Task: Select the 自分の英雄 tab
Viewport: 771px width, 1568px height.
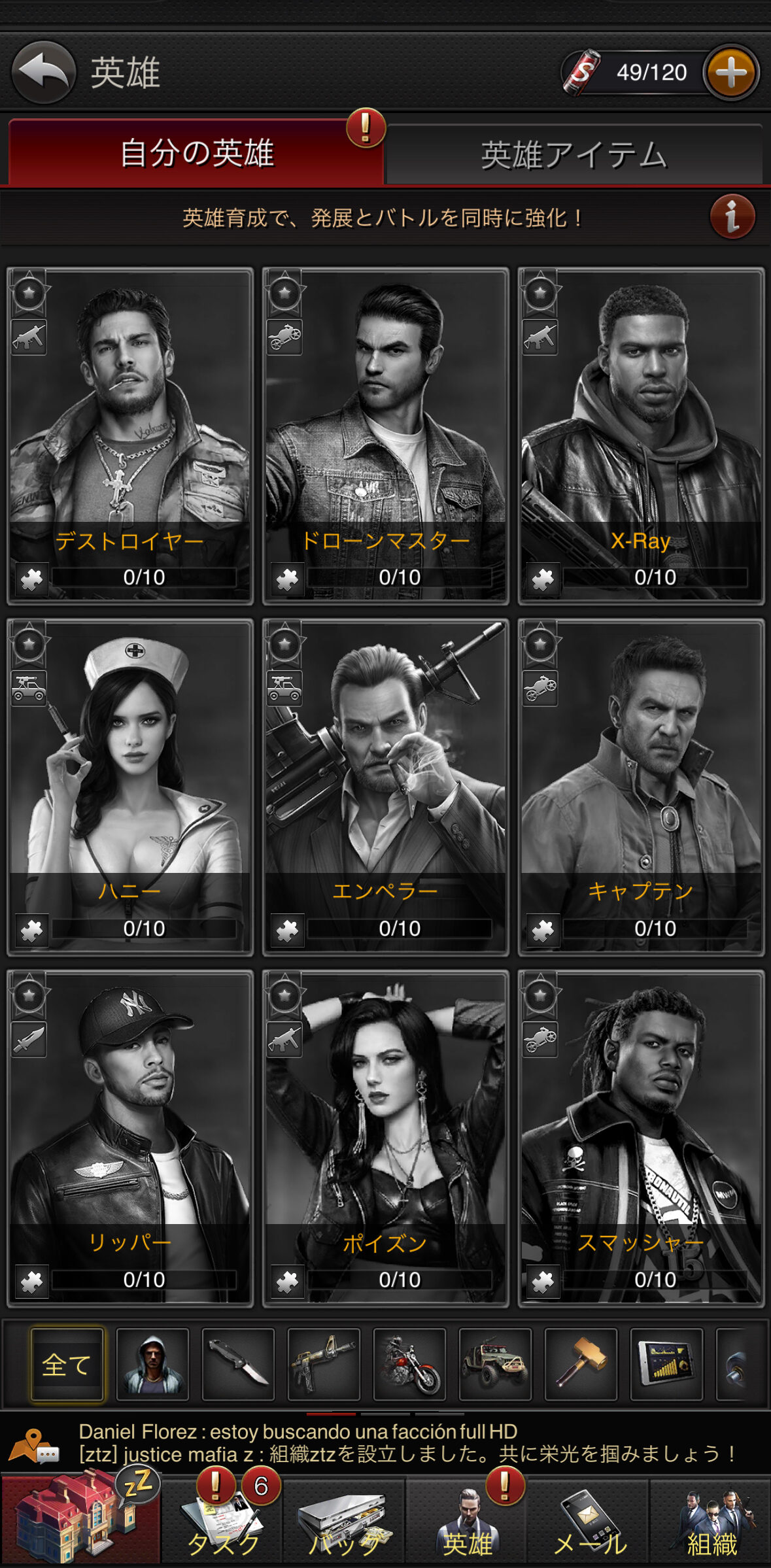Action: 196,154
